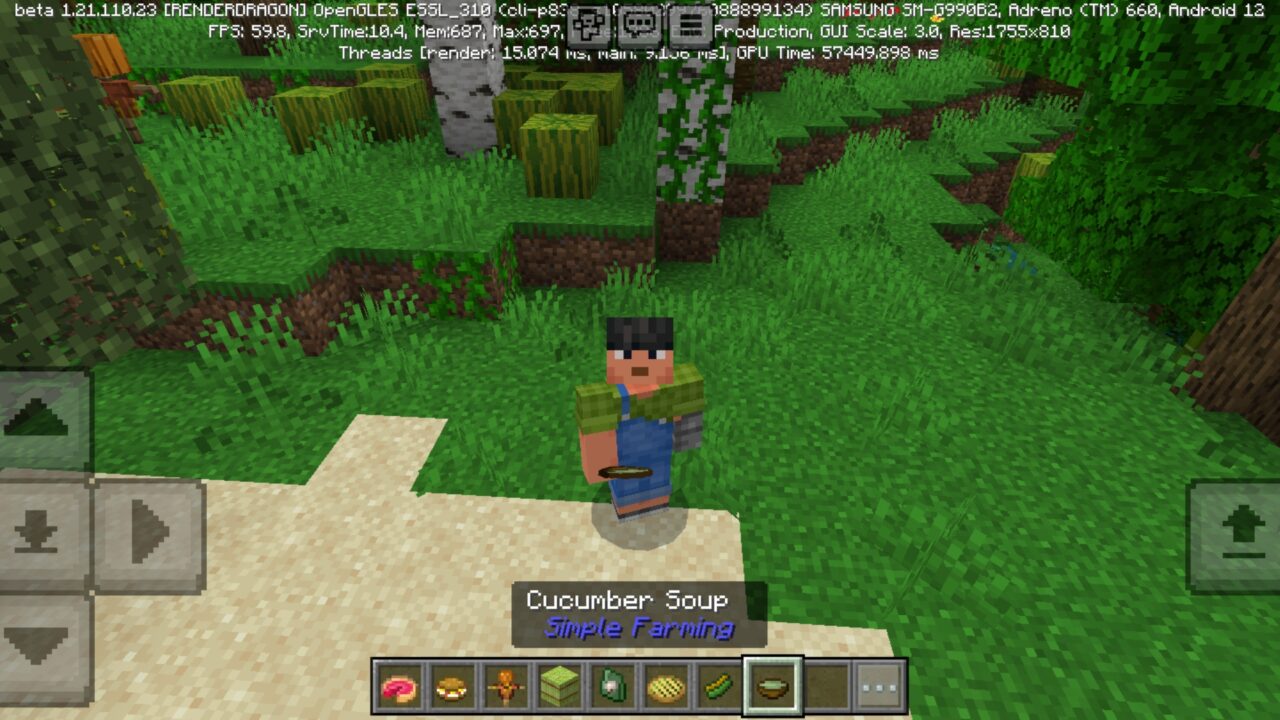Select the Cucumber Soup bowl slot
The image size is (1280, 720).
(773, 687)
